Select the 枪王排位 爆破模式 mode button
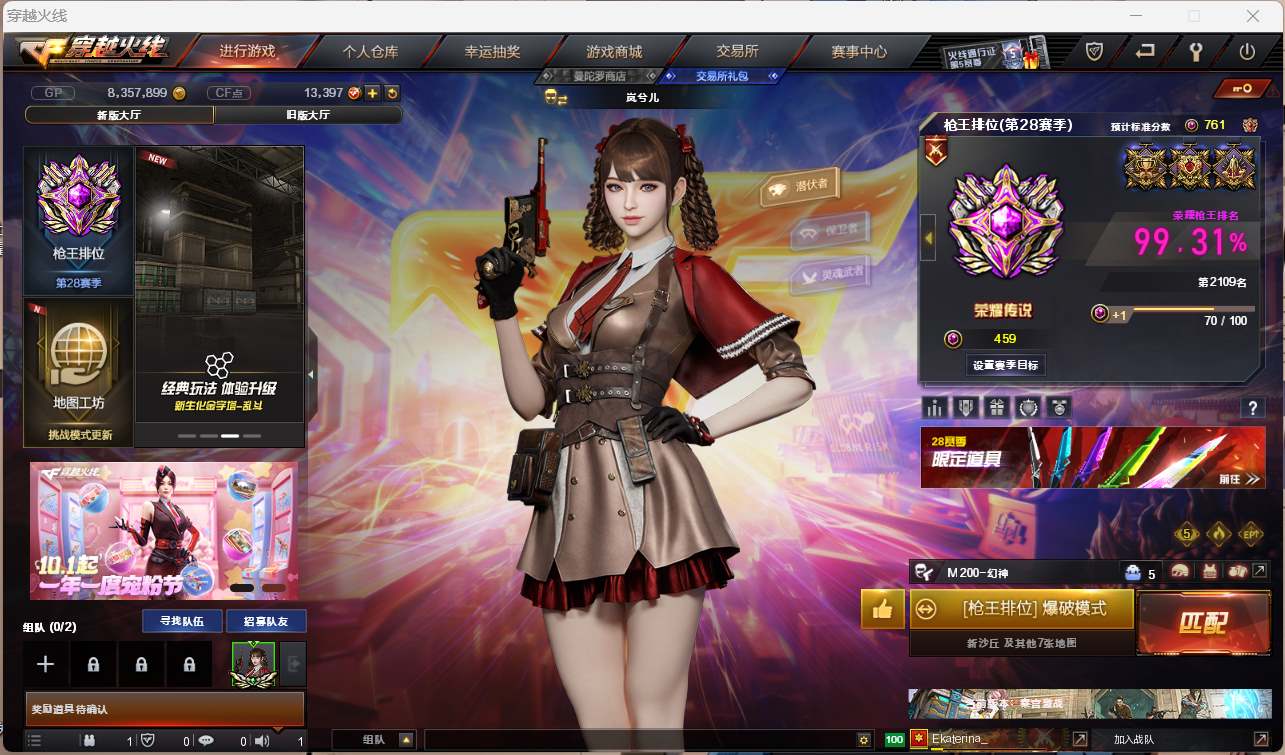Image resolution: width=1285 pixels, height=755 pixels. (x=1022, y=608)
